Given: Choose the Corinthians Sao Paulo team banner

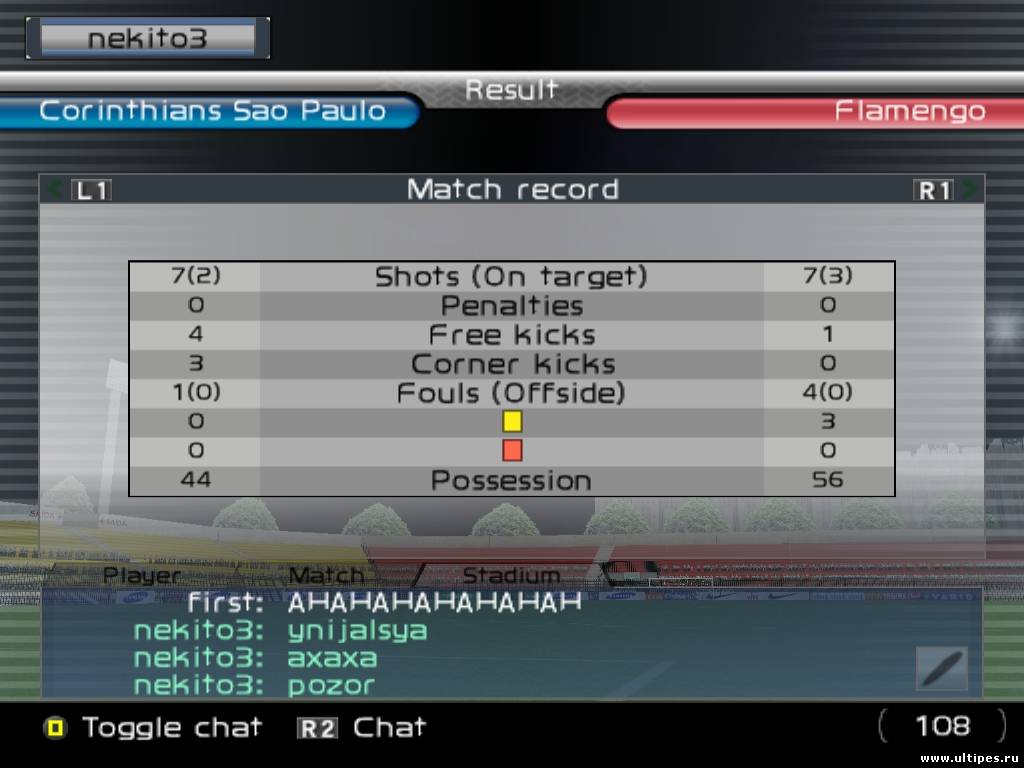Looking at the screenshot, I should pos(212,111).
